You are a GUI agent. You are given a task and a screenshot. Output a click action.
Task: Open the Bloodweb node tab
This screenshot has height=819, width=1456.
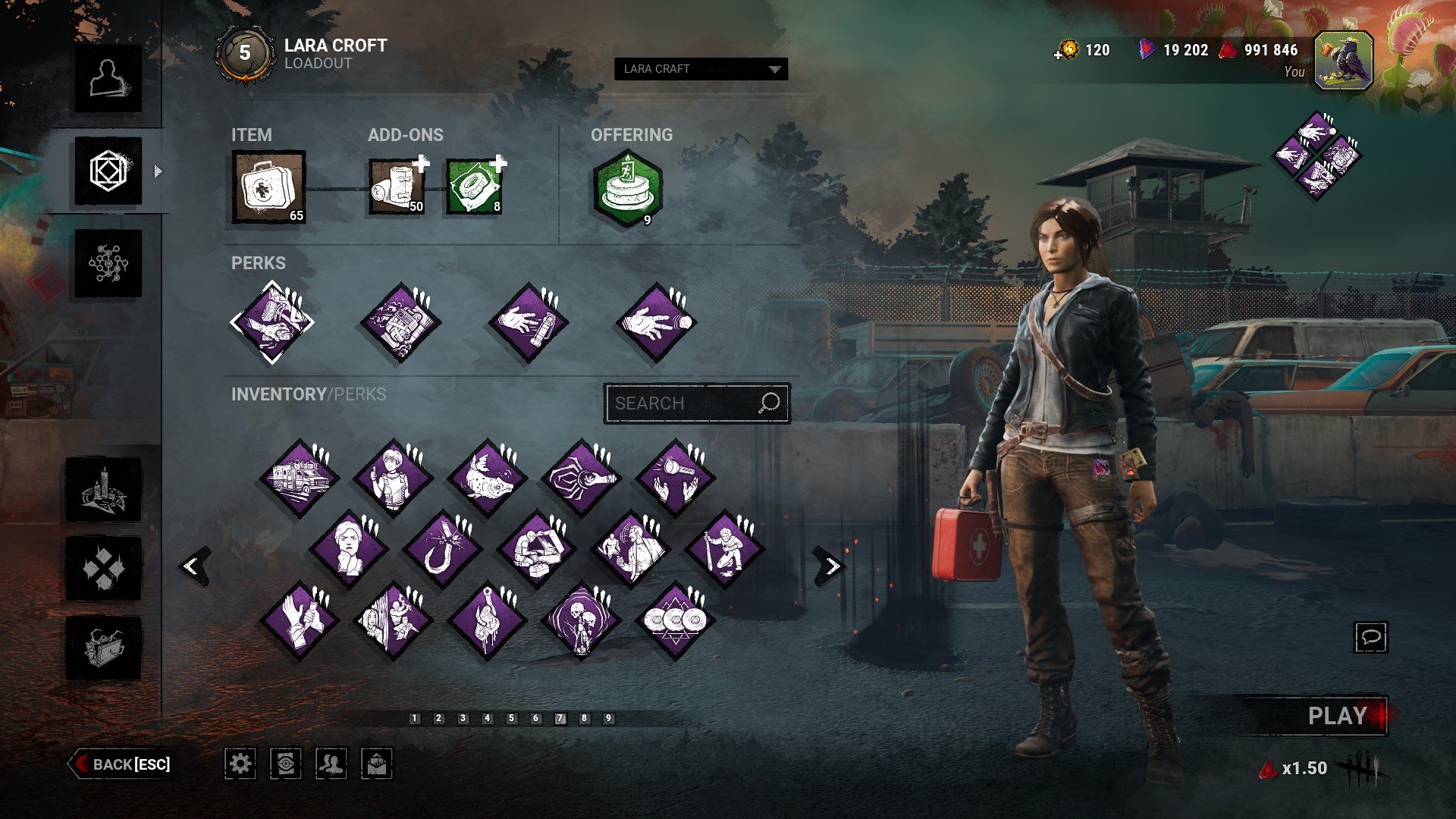click(108, 264)
